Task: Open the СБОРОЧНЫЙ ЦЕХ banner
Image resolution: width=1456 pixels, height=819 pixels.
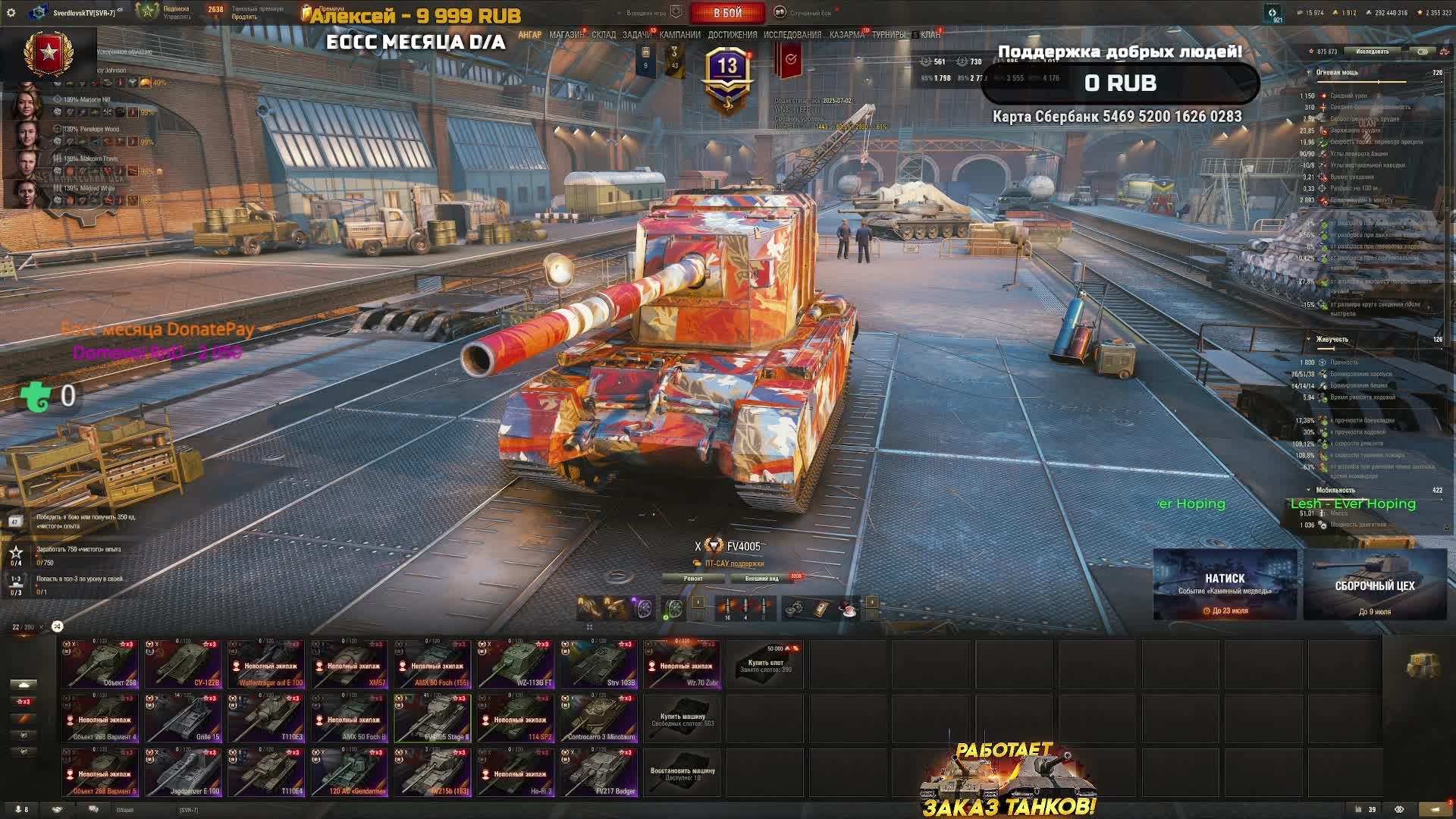Action: (1374, 585)
